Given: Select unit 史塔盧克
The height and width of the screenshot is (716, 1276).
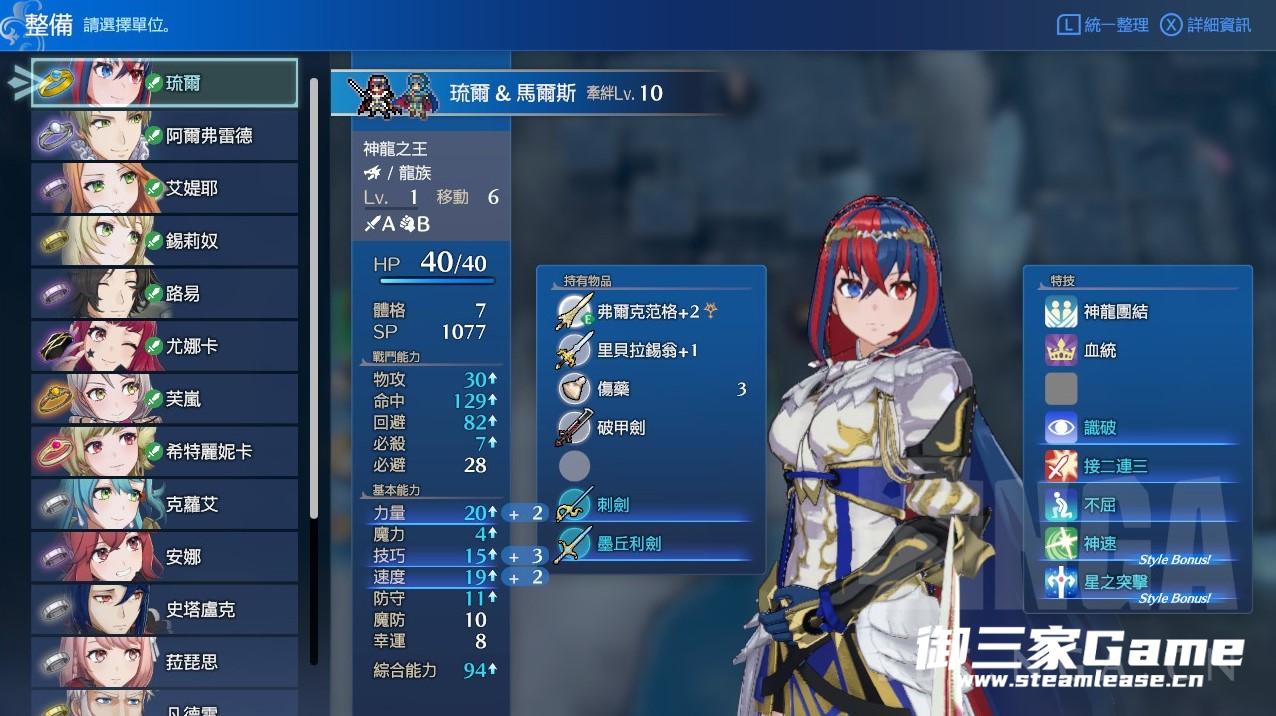Looking at the screenshot, I should point(165,609).
